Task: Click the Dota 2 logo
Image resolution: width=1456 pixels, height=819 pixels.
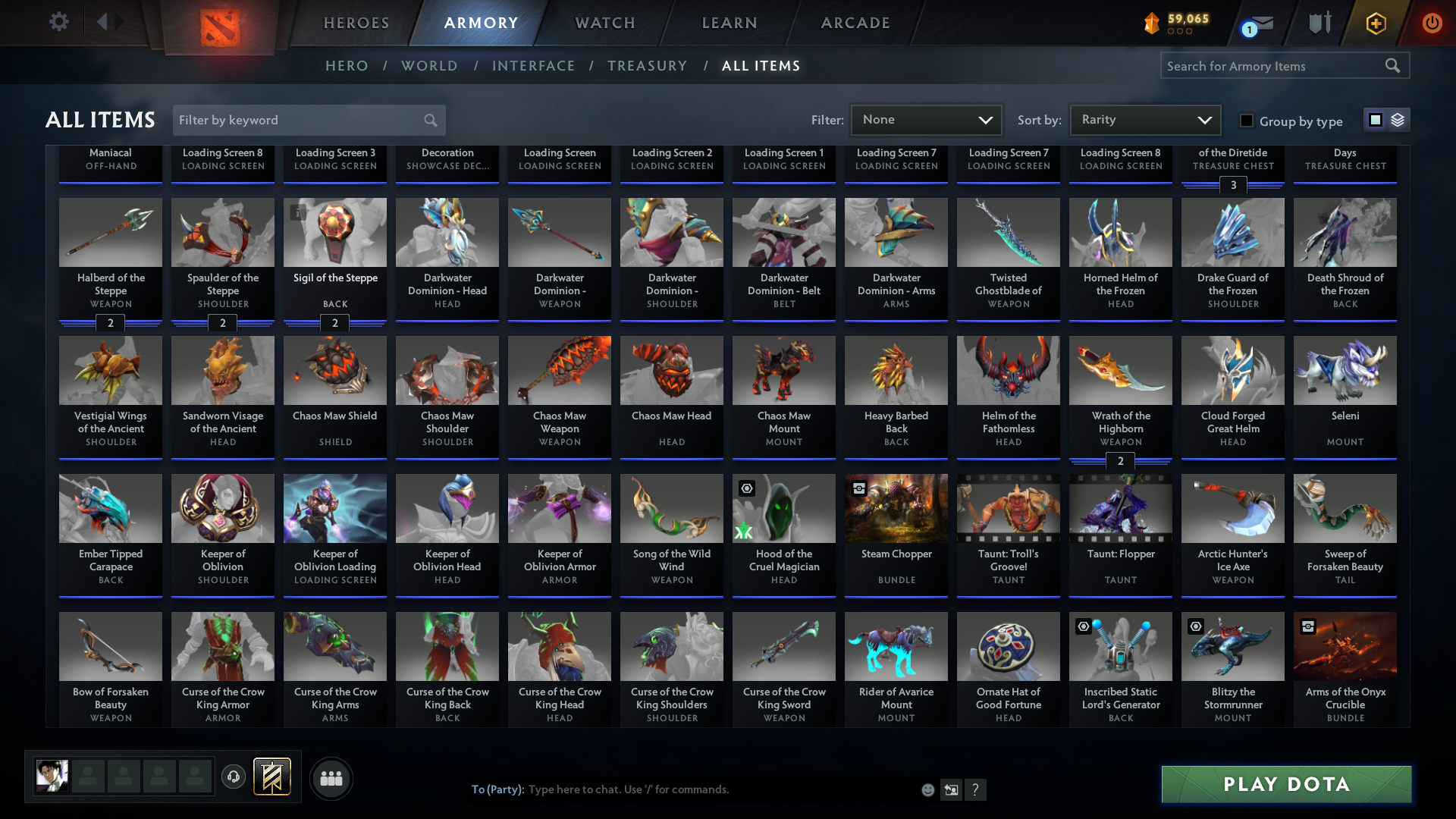Action: tap(218, 23)
